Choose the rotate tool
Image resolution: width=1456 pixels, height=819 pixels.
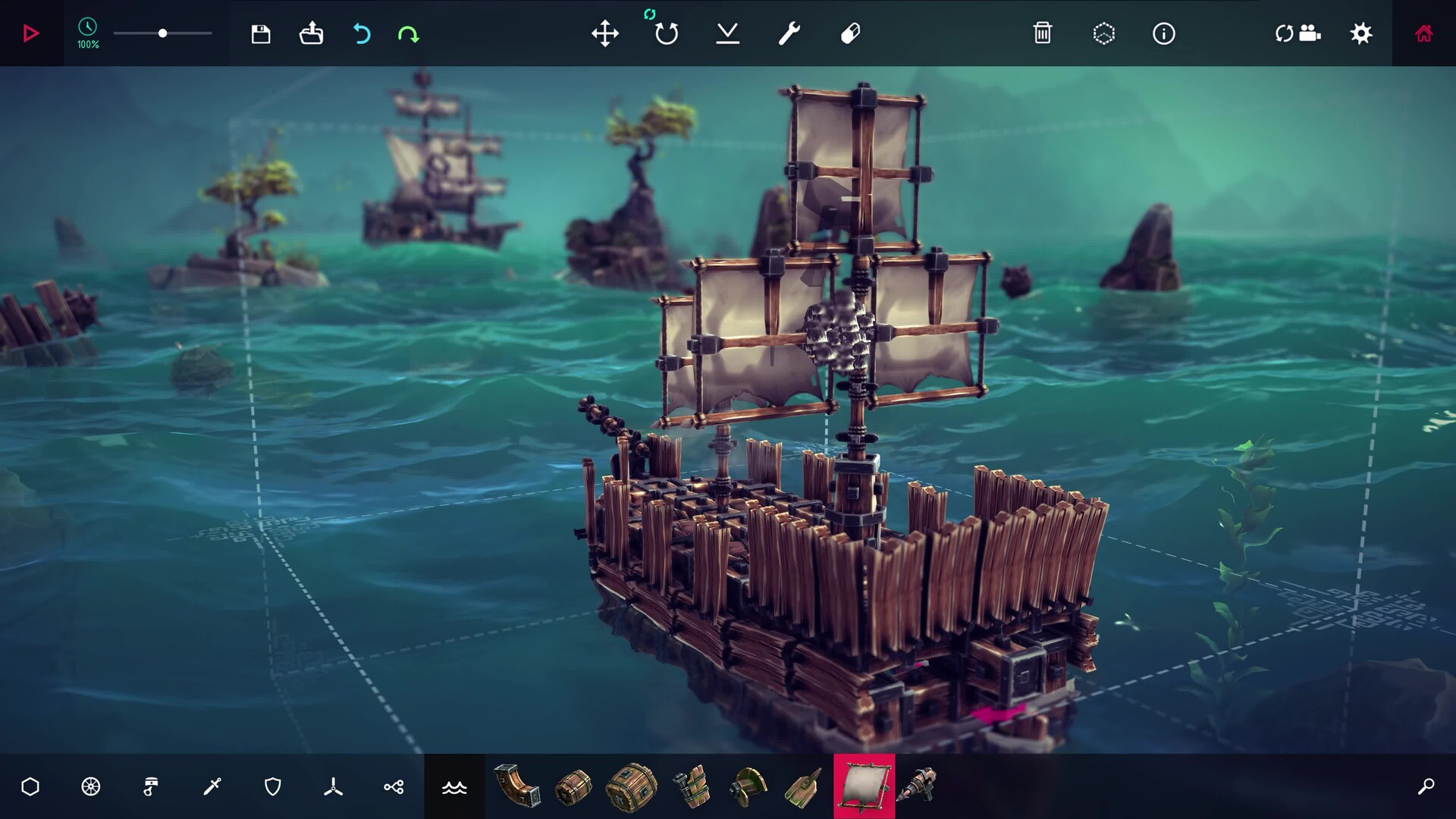click(x=667, y=33)
